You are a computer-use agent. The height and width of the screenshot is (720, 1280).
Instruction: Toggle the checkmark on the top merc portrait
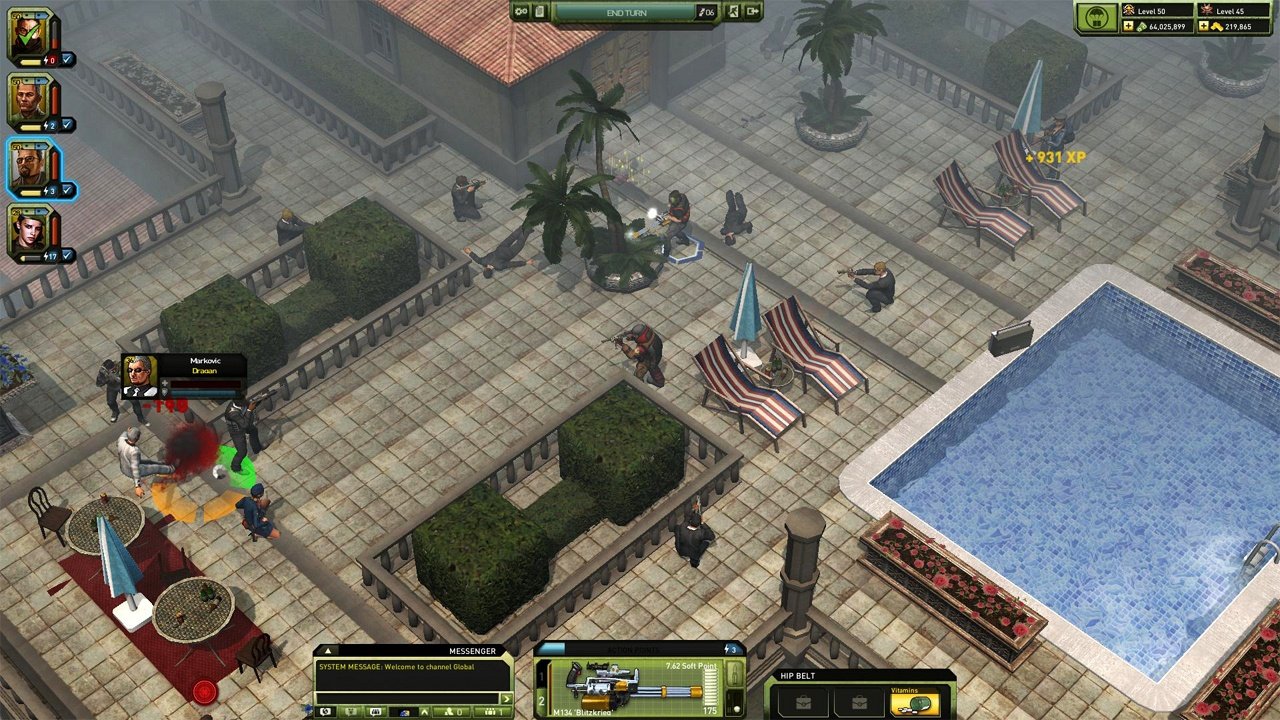tap(66, 58)
